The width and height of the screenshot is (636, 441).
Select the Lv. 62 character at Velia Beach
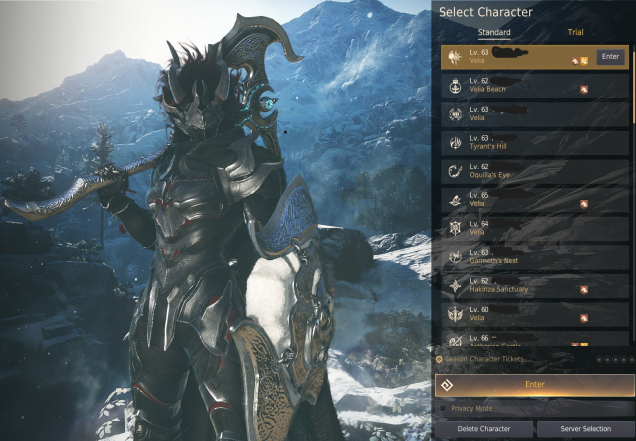tap(535, 86)
